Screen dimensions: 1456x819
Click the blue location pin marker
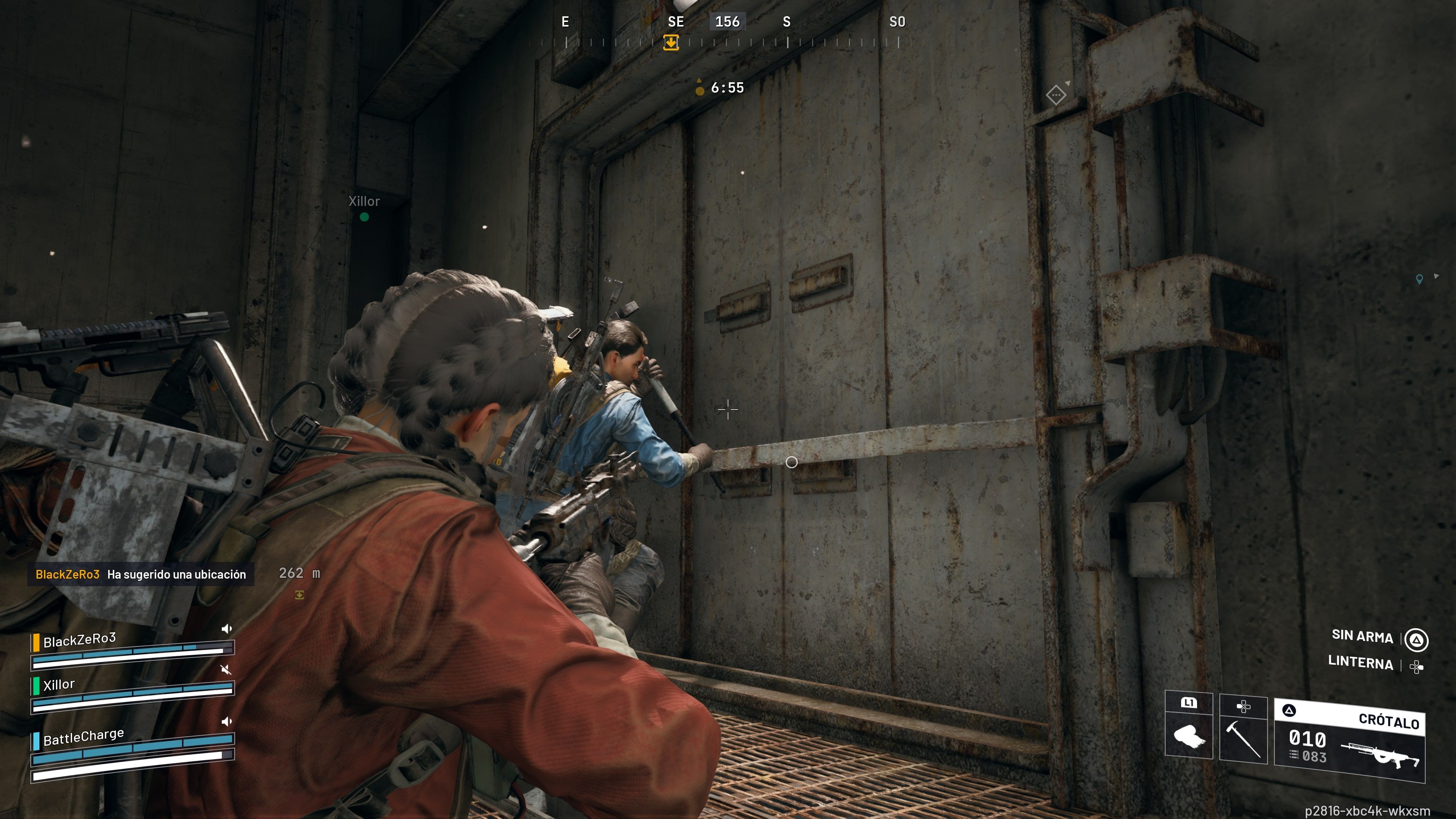[x=1419, y=279]
